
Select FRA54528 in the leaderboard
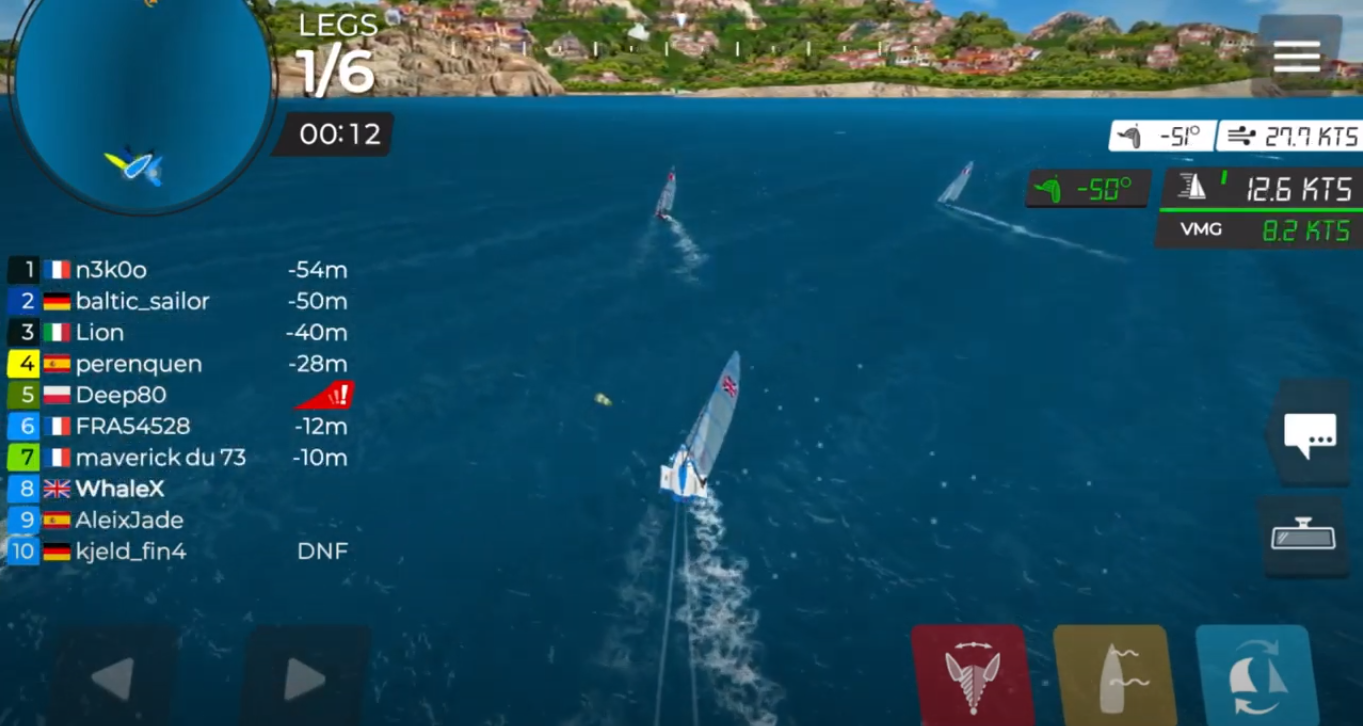132,426
